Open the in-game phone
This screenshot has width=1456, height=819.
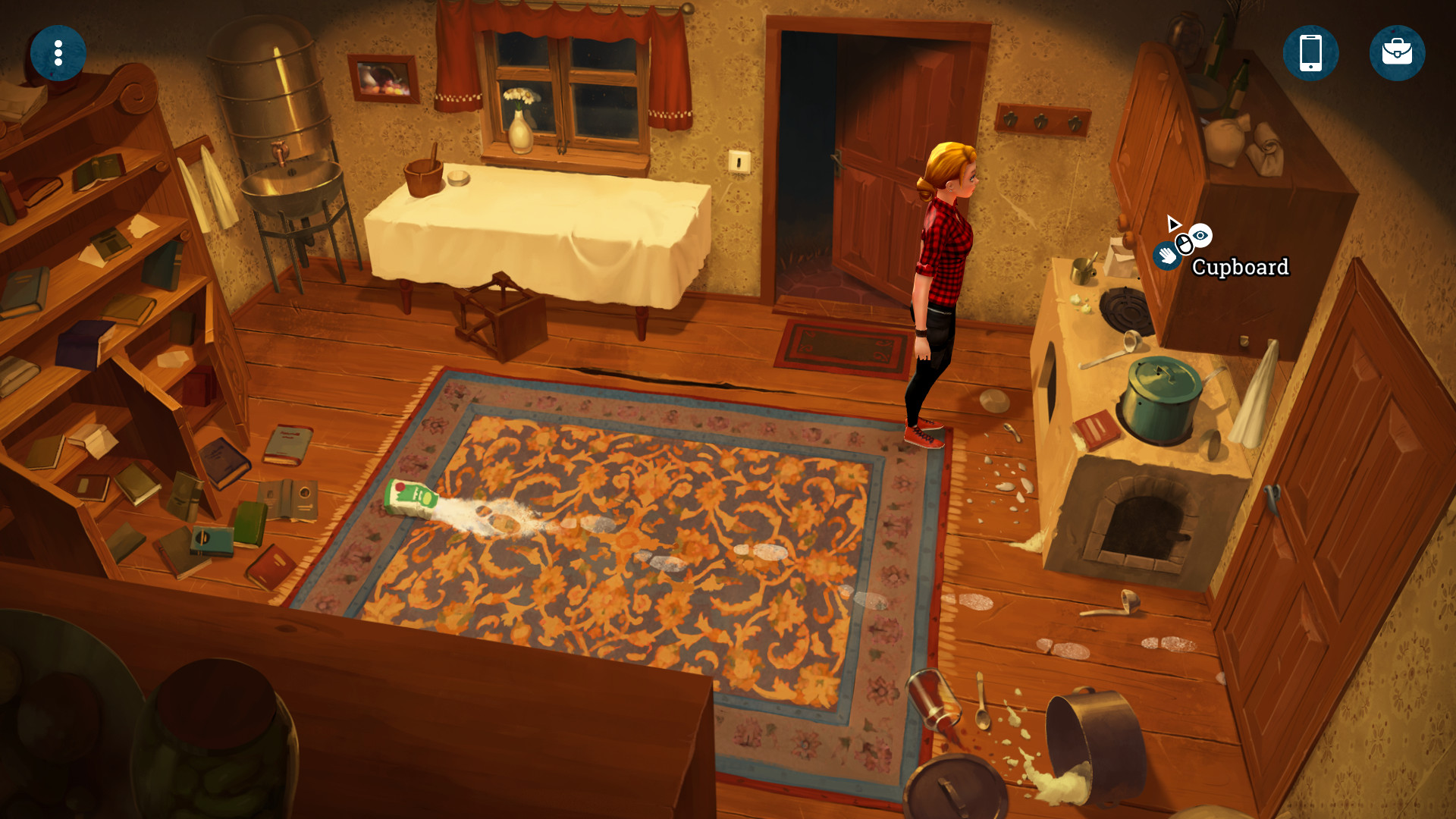coord(1310,53)
